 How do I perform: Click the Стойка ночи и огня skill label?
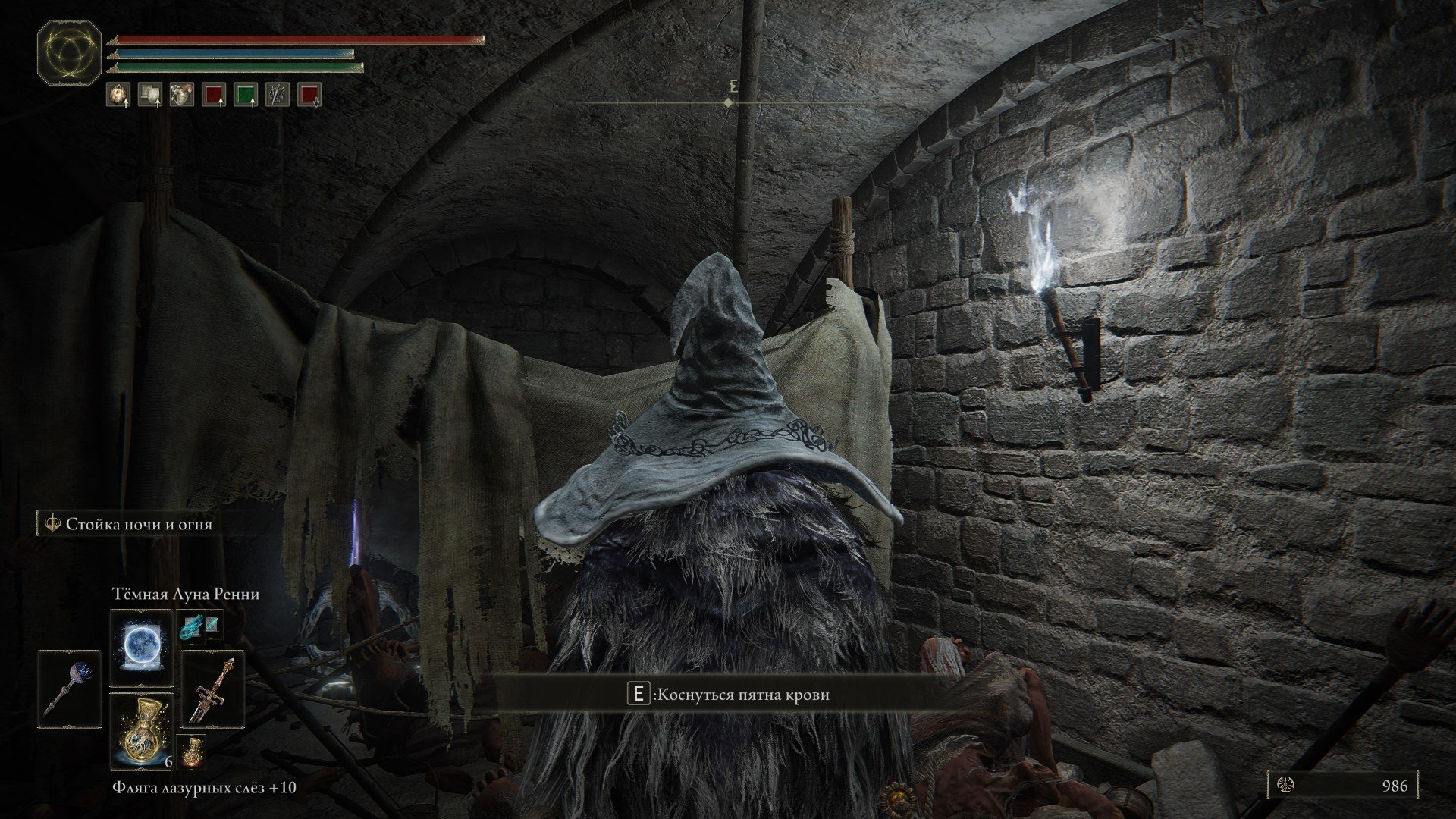pyautogui.click(x=139, y=524)
